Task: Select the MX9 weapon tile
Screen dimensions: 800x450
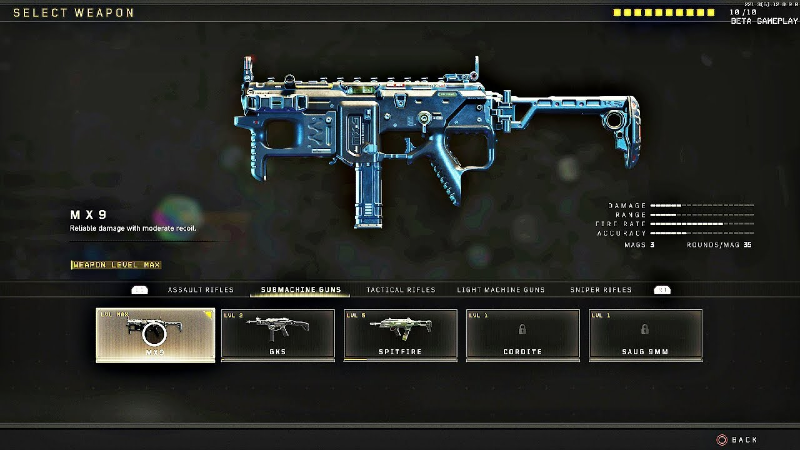Action: coord(155,335)
